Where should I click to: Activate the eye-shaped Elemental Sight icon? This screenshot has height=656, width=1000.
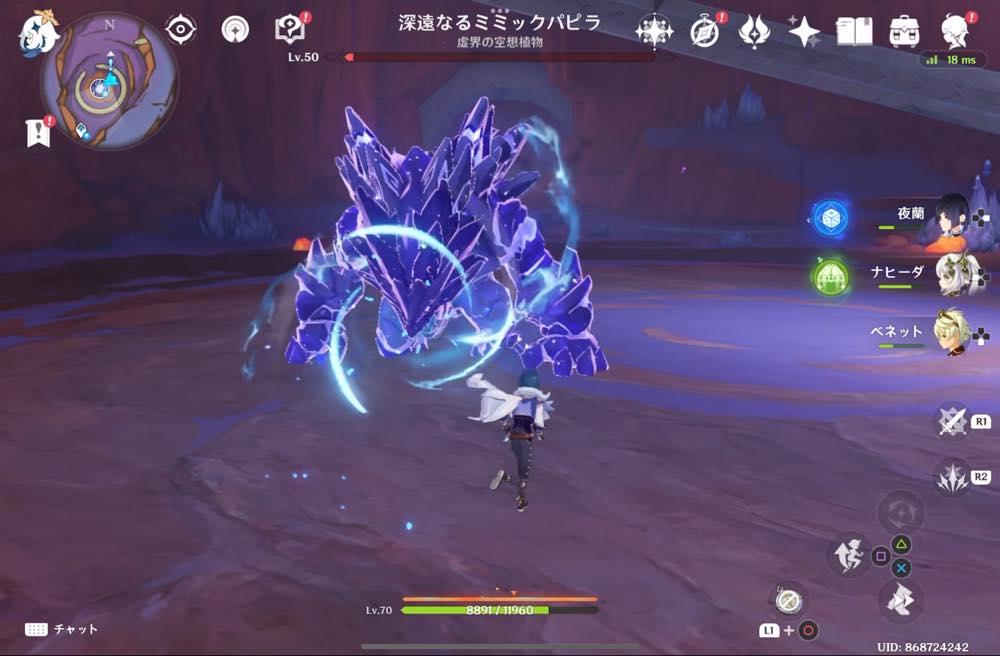point(180,30)
